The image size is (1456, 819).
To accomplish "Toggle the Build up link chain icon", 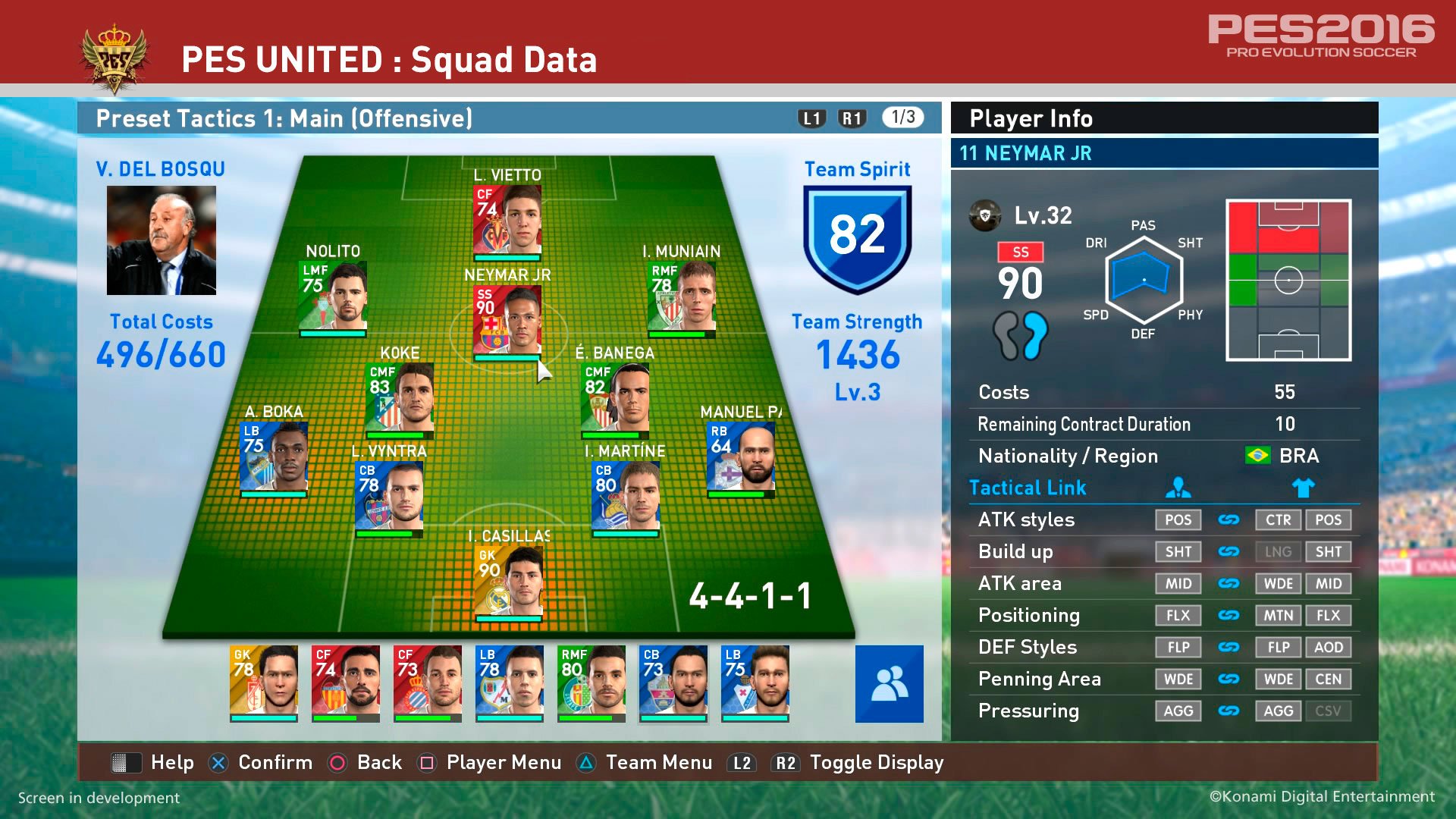I will pyautogui.click(x=1229, y=552).
